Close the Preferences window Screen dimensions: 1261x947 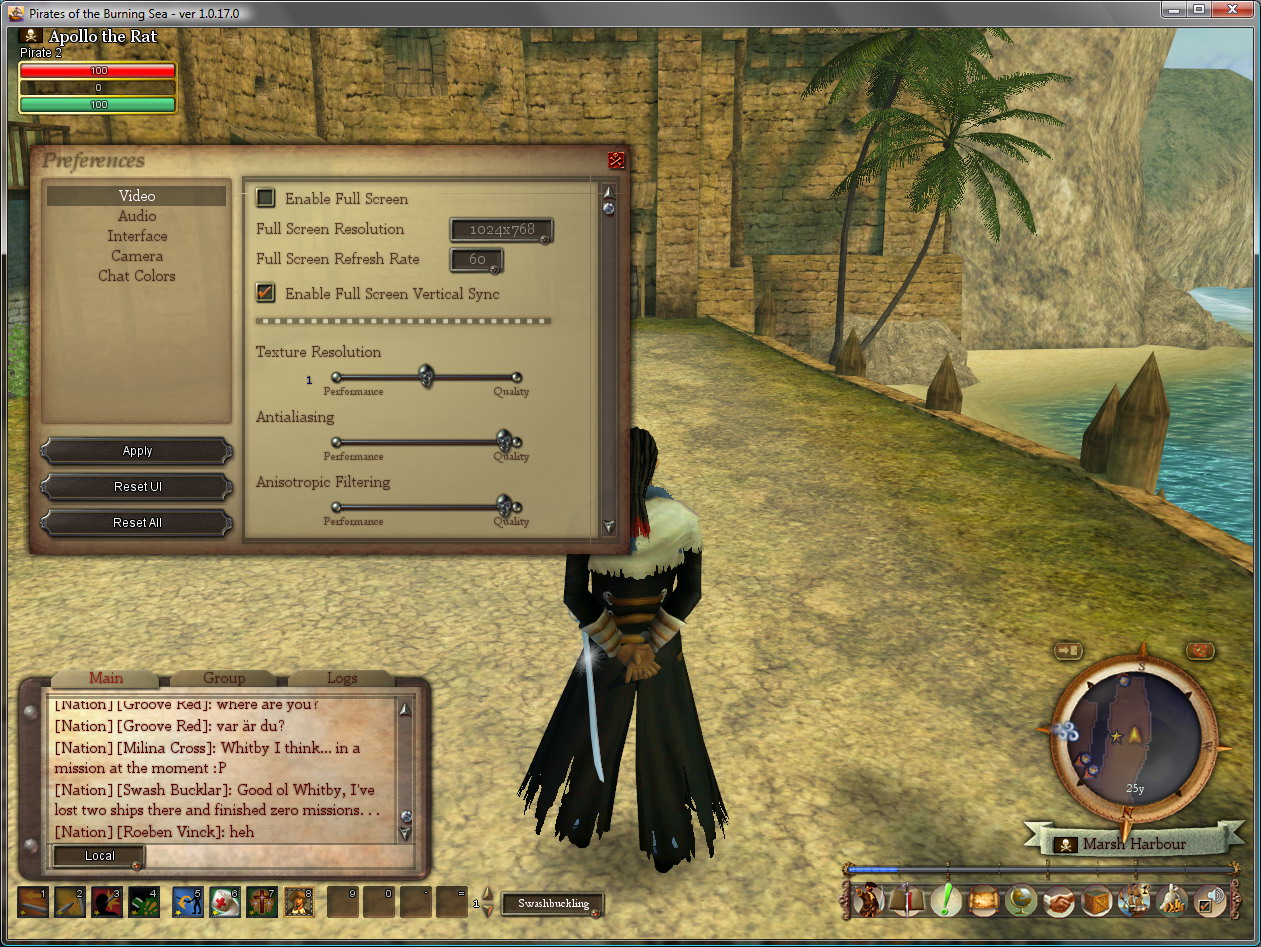pos(616,160)
